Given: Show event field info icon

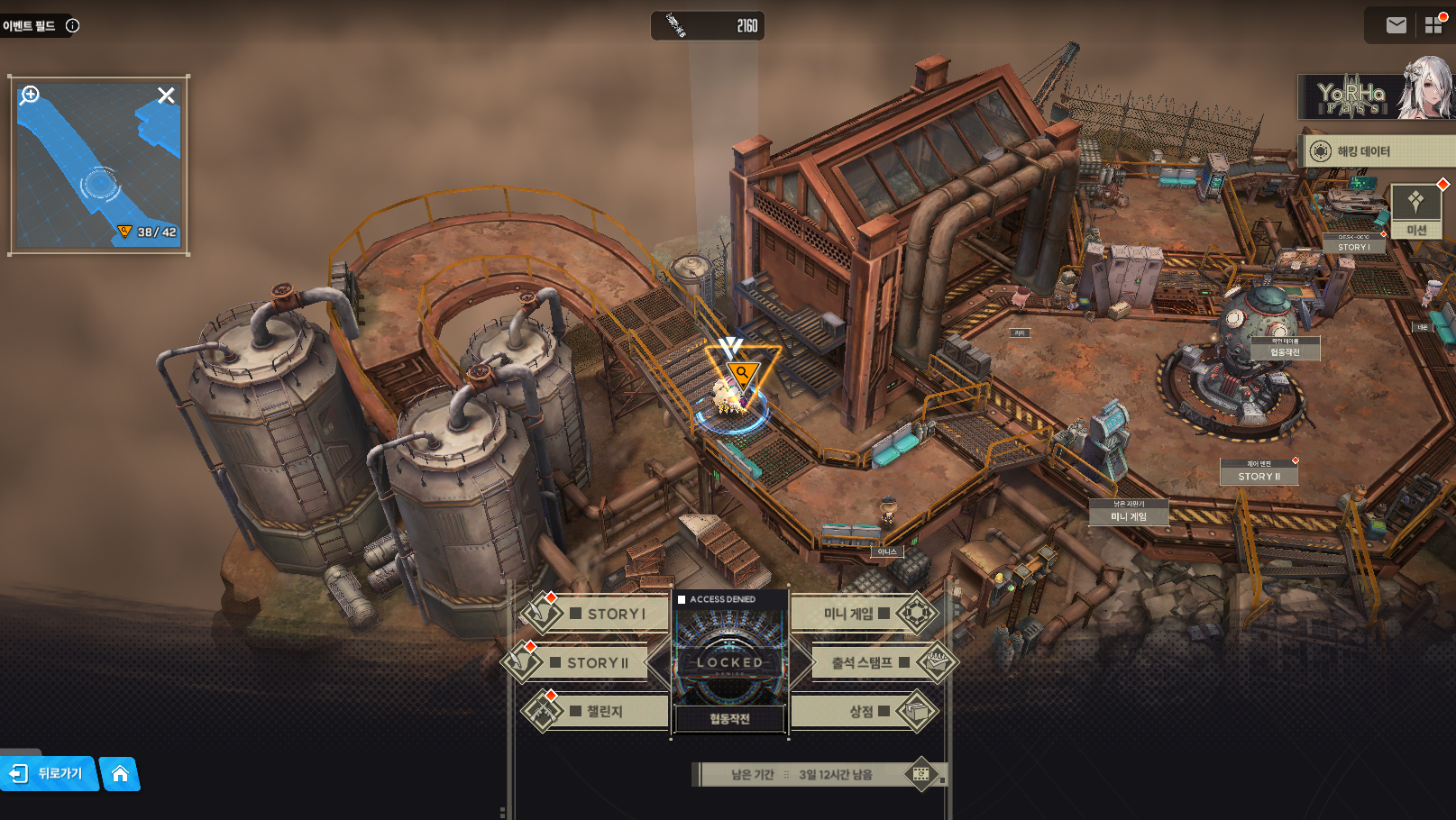Looking at the screenshot, I should [x=73, y=25].
